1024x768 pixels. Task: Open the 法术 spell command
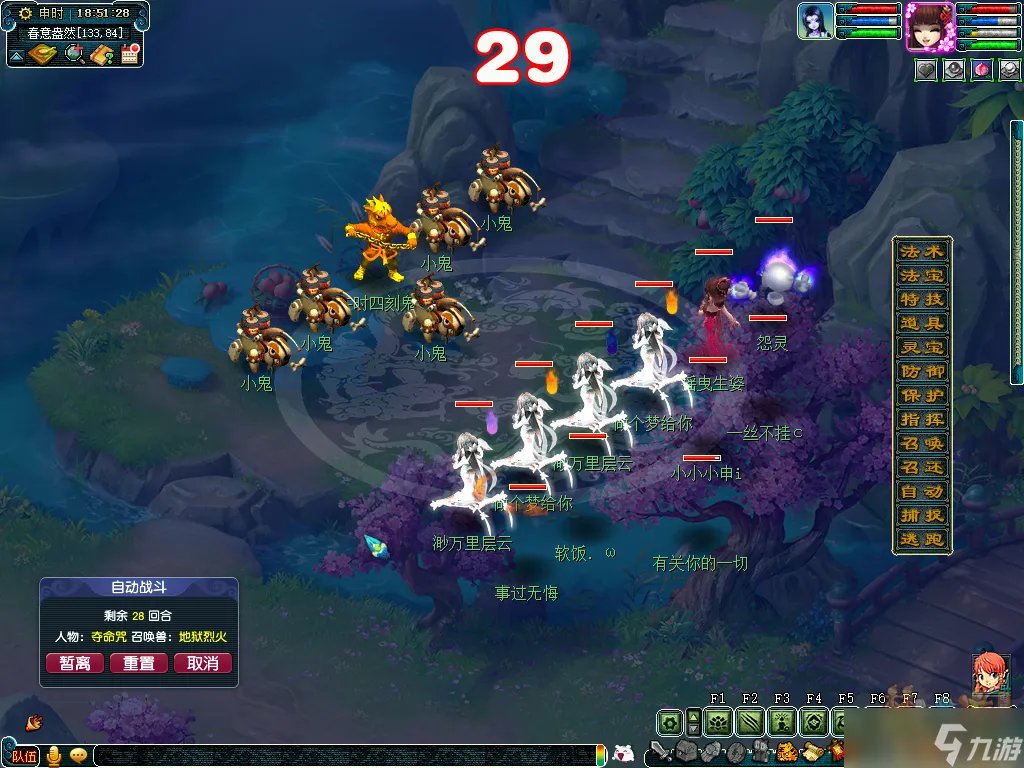[x=921, y=251]
